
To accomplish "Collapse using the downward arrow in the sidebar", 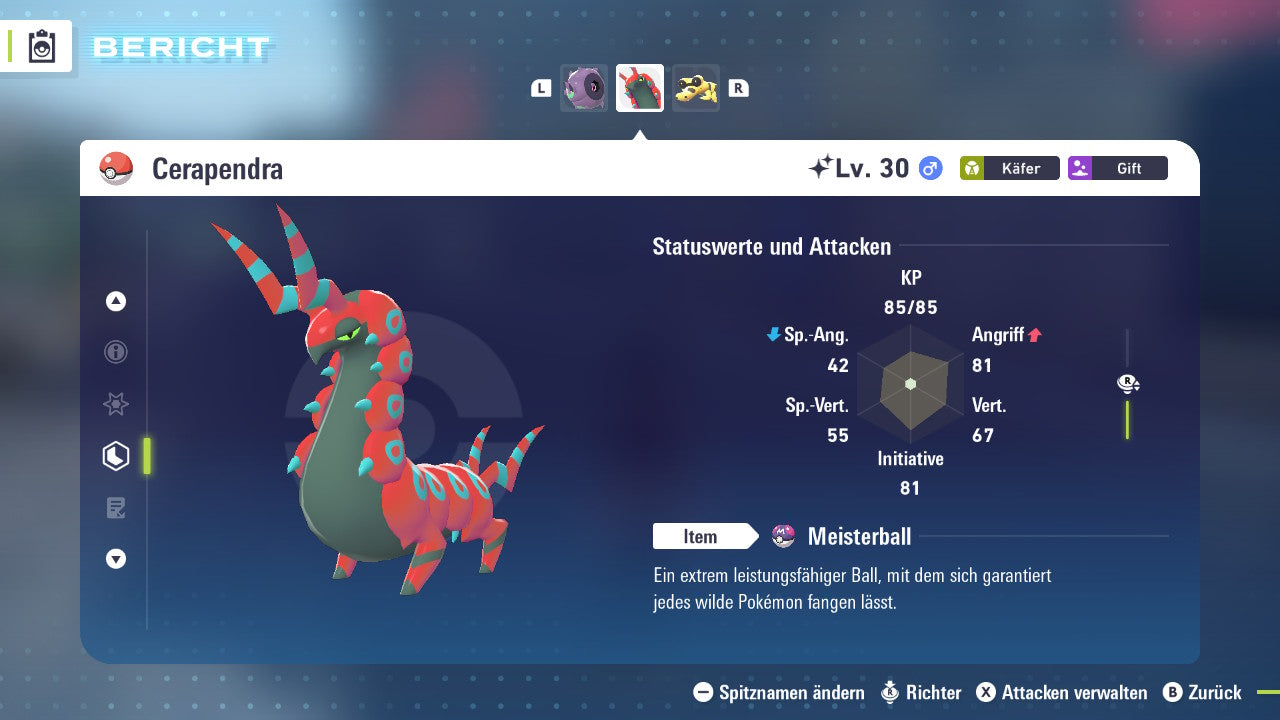I will coord(116,560).
